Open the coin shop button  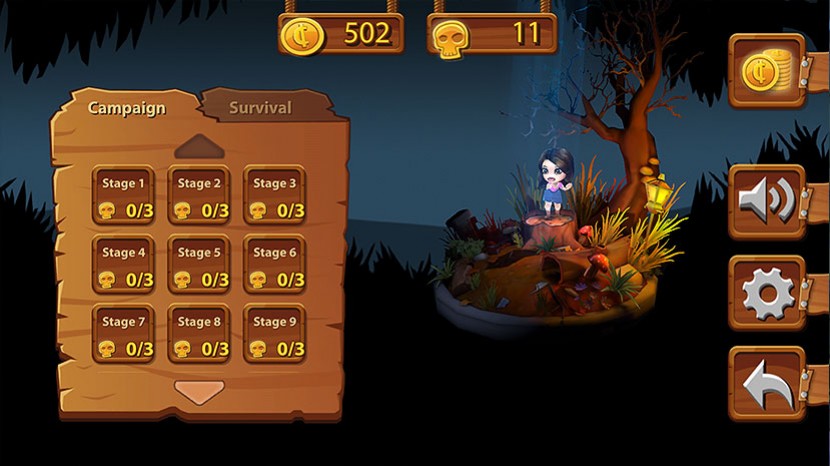767,71
